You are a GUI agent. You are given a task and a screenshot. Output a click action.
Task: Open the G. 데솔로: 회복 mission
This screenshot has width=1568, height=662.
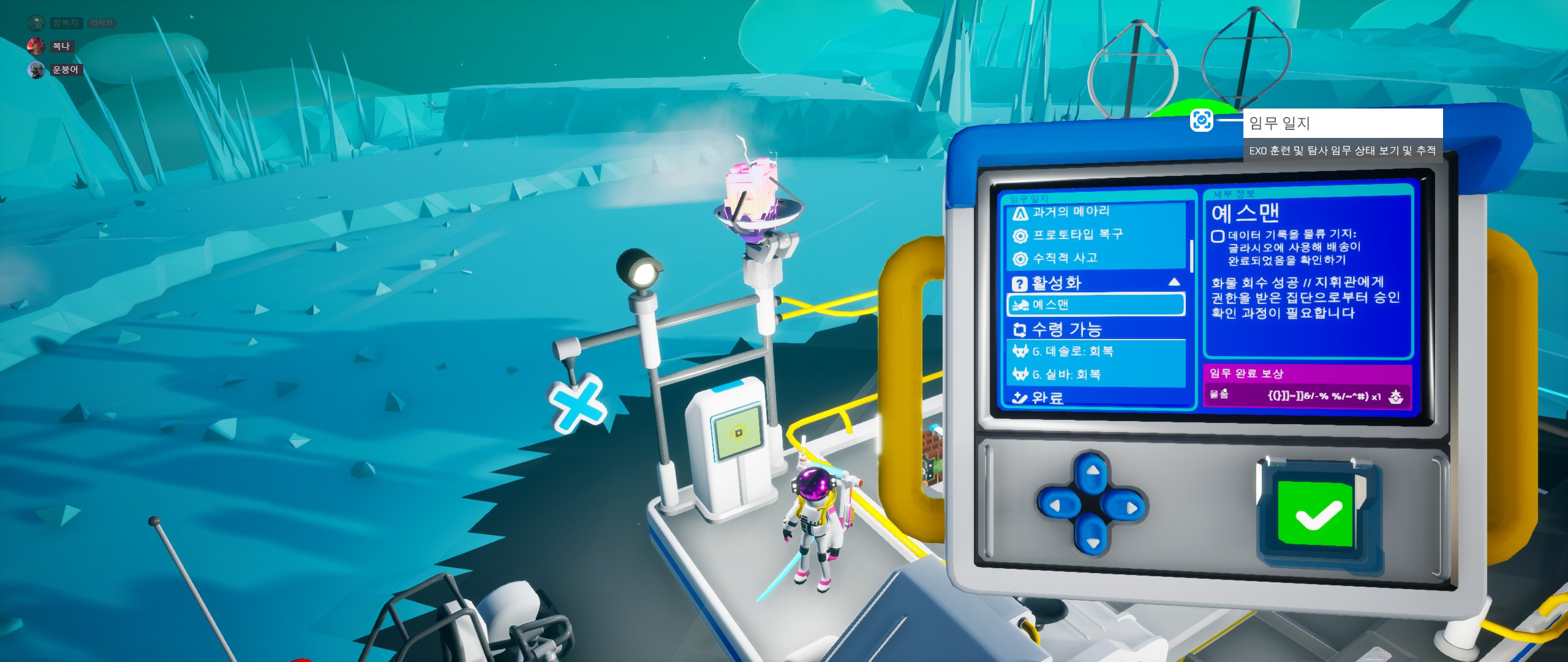click(x=1096, y=351)
